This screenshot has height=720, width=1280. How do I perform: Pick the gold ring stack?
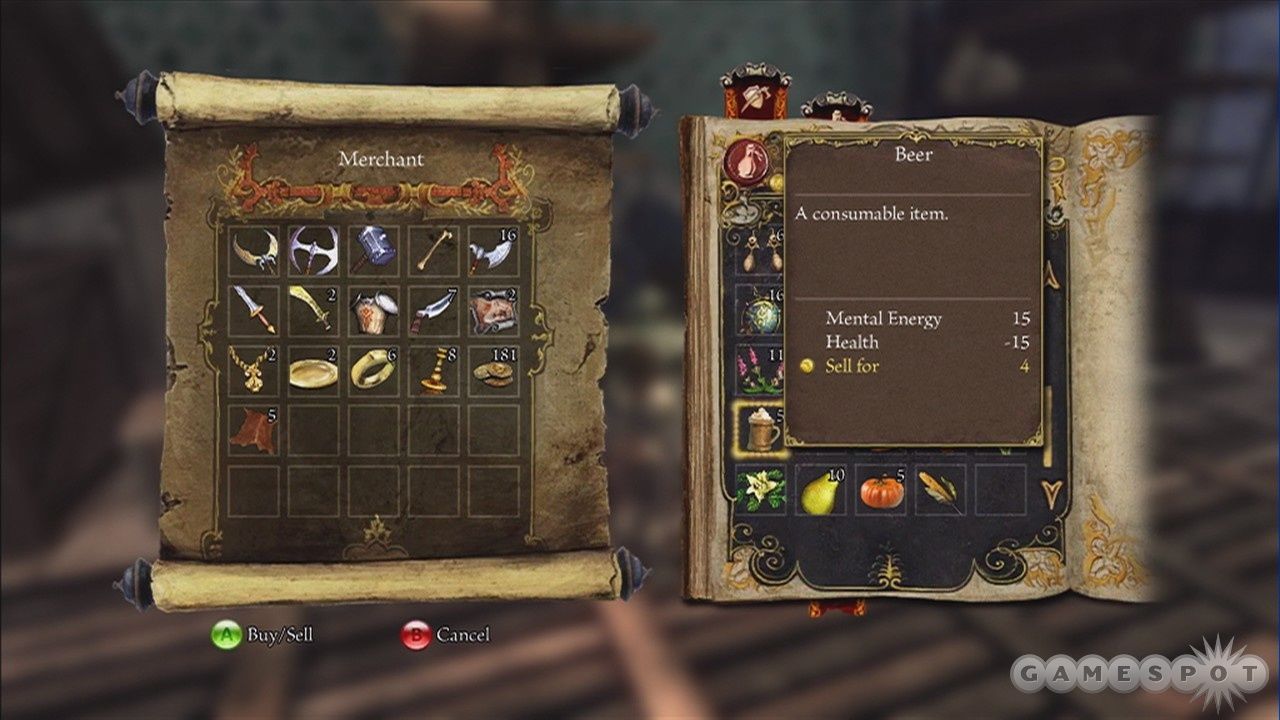[x=373, y=370]
